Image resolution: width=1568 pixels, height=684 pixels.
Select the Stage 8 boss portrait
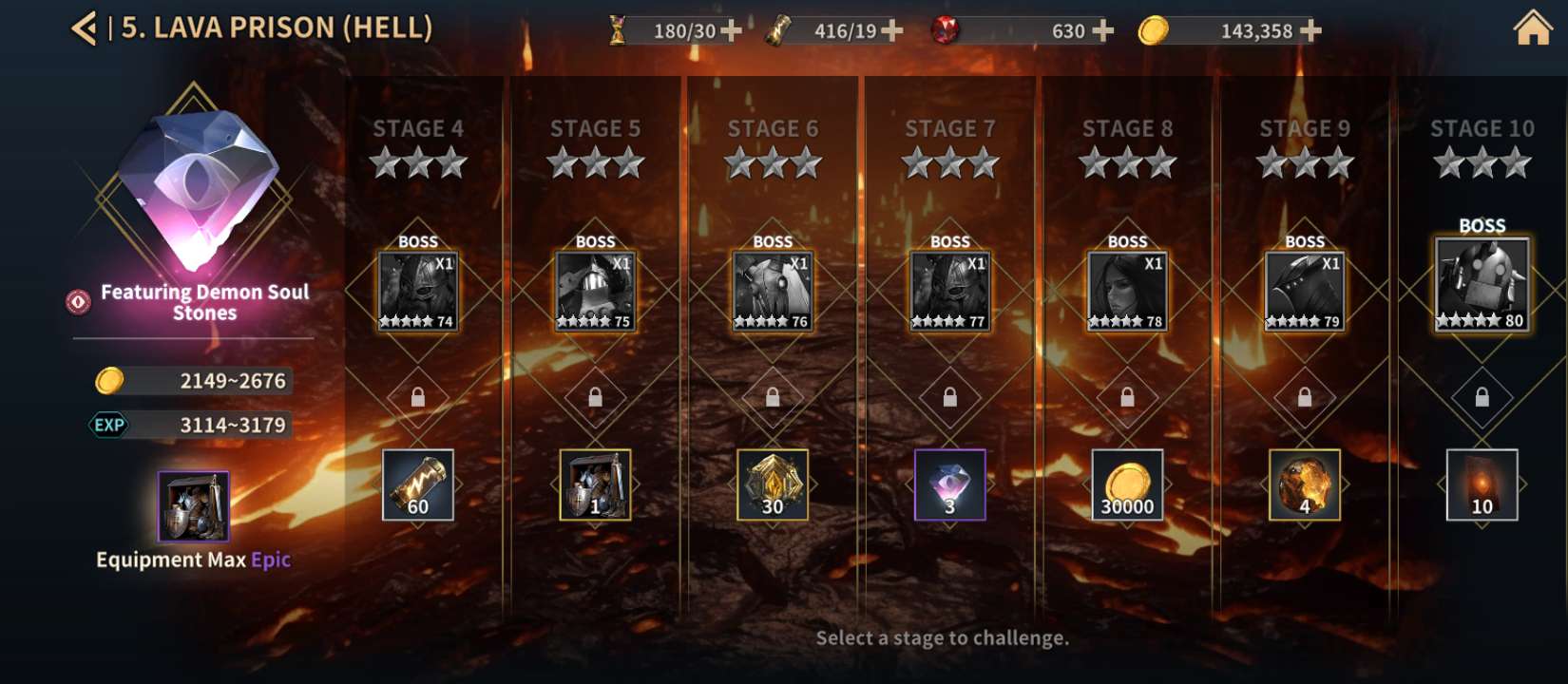[1127, 292]
